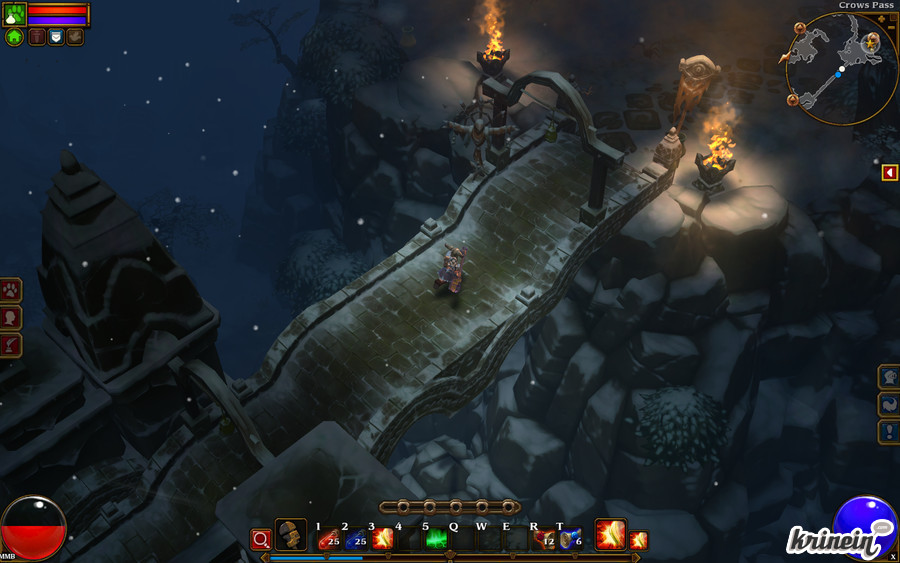The height and width of the screenshot is (563, 900).
Task: Use the red health potion in slot 1
Action: click(328, 540)
